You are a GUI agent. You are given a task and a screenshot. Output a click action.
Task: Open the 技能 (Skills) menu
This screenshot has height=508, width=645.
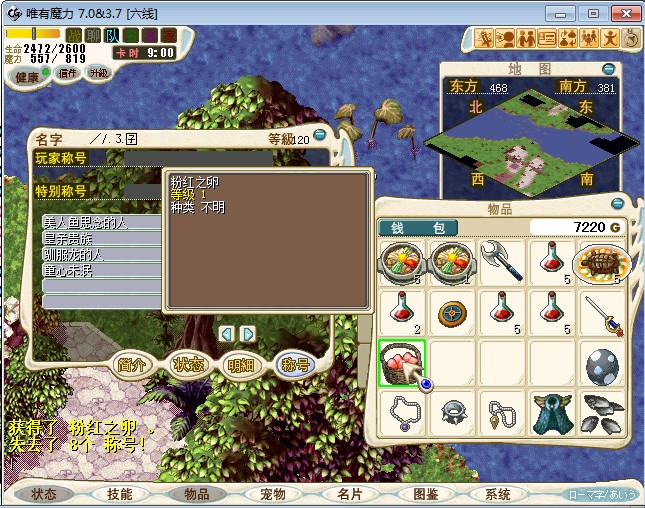[x=119, y=494]
